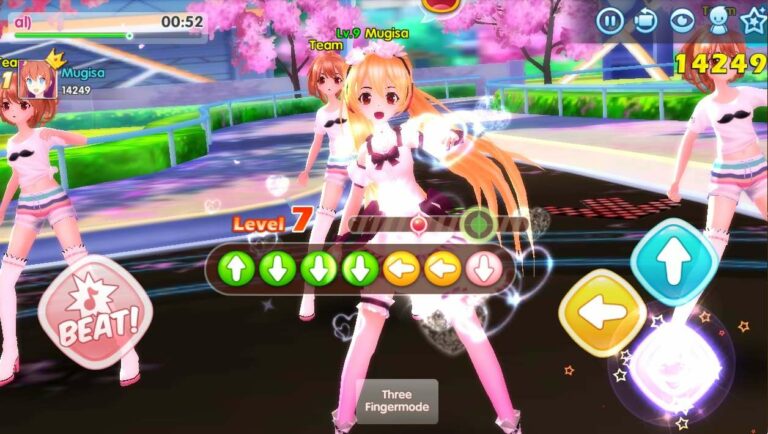Click the star icon
The height and width of the screenshot is (434, 768).
click(x=753, y=20)
